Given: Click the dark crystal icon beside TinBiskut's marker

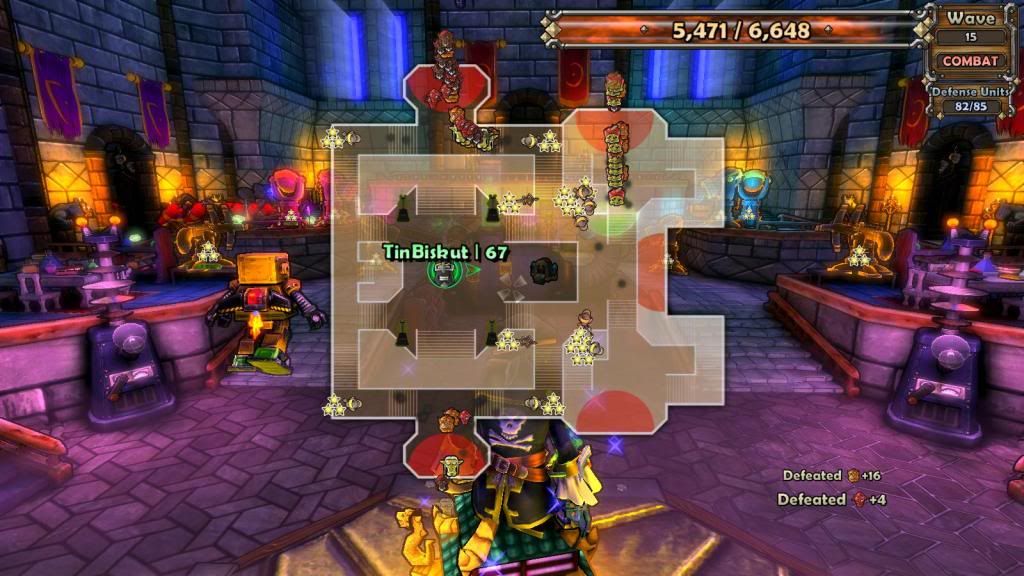Looking at the screenshot, I should tap(544, 270).
